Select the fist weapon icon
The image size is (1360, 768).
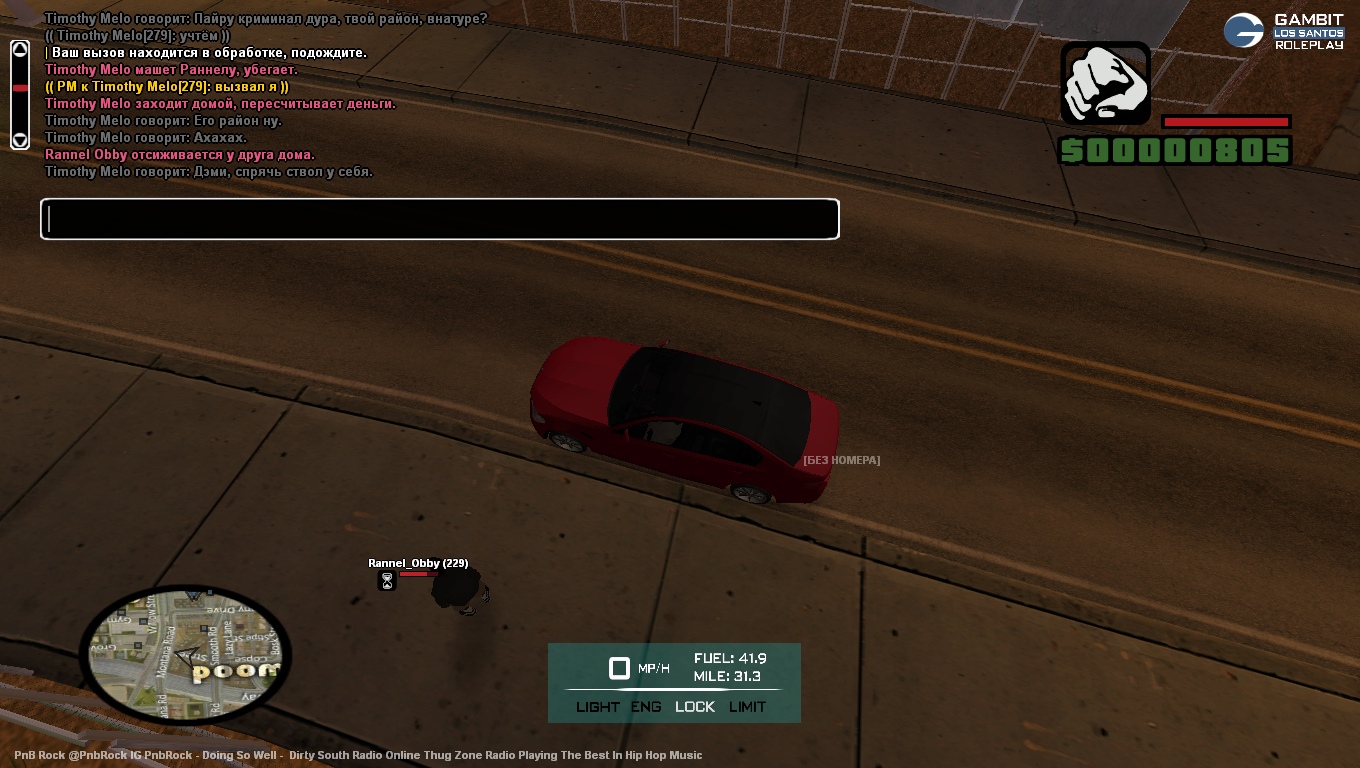pyautogui.click(x=1105, y=83)
